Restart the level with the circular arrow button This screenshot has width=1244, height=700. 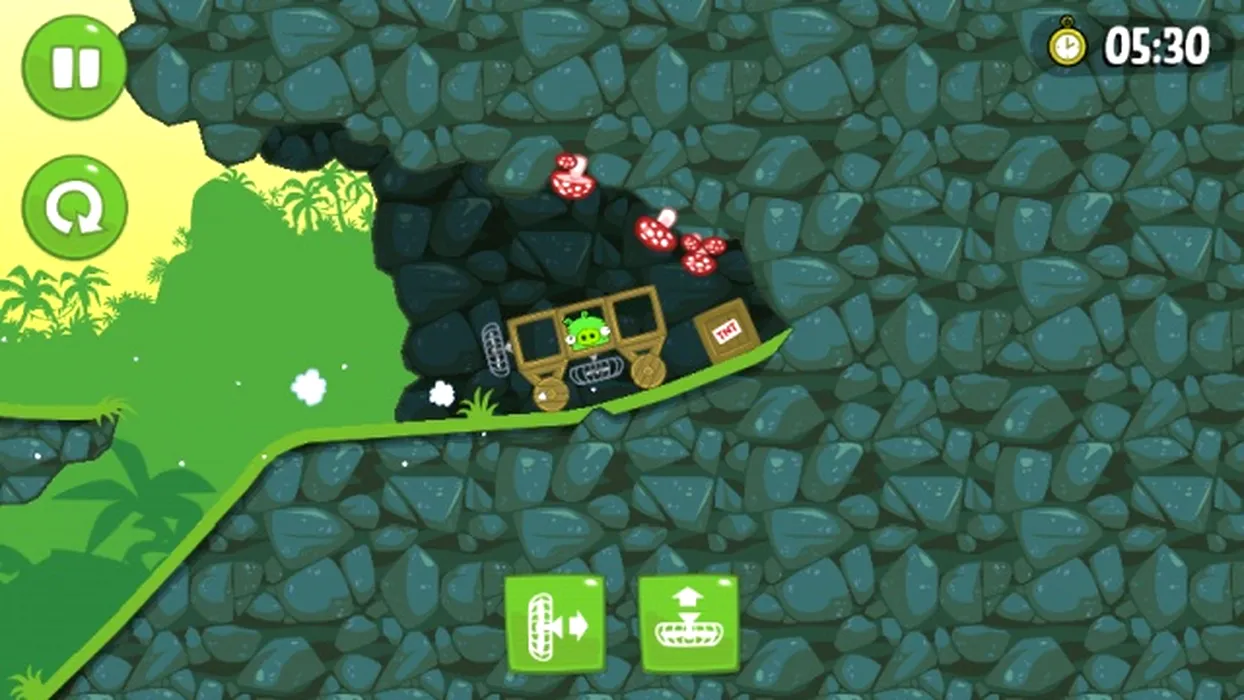tap(75, 207)
